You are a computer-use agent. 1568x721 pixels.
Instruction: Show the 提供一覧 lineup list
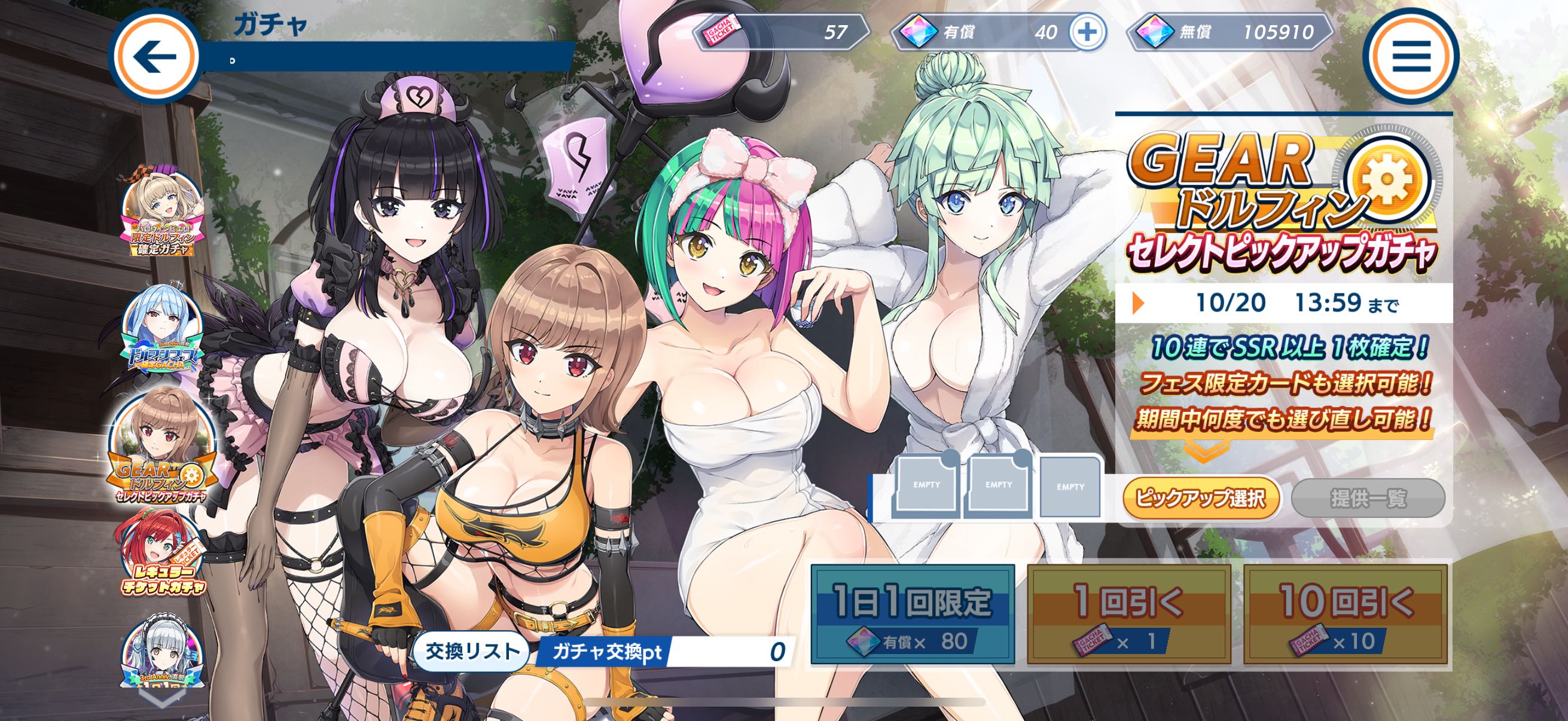[x=1368, y=499]
